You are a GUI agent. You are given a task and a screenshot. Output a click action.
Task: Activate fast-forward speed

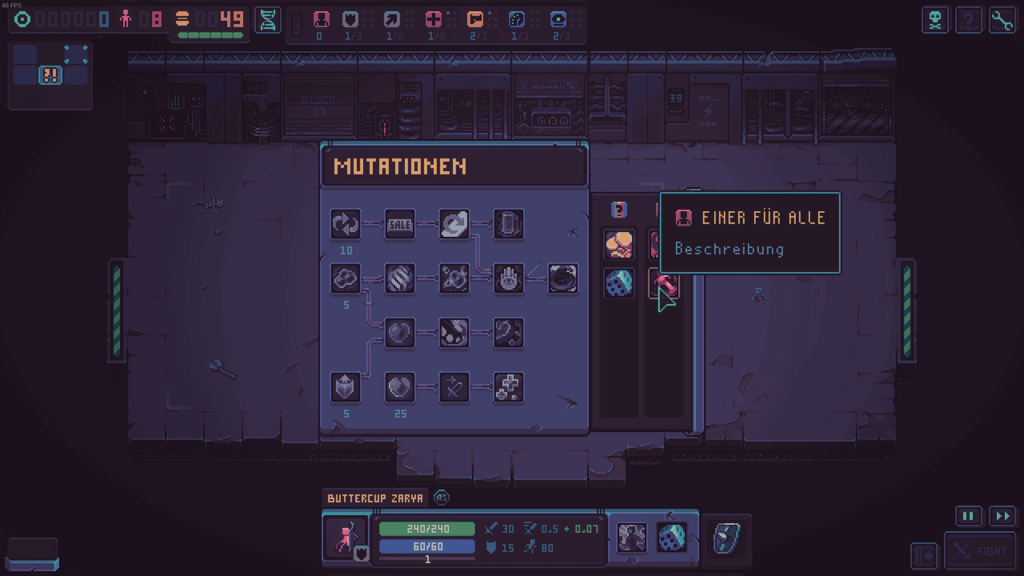pos(1001,516)
